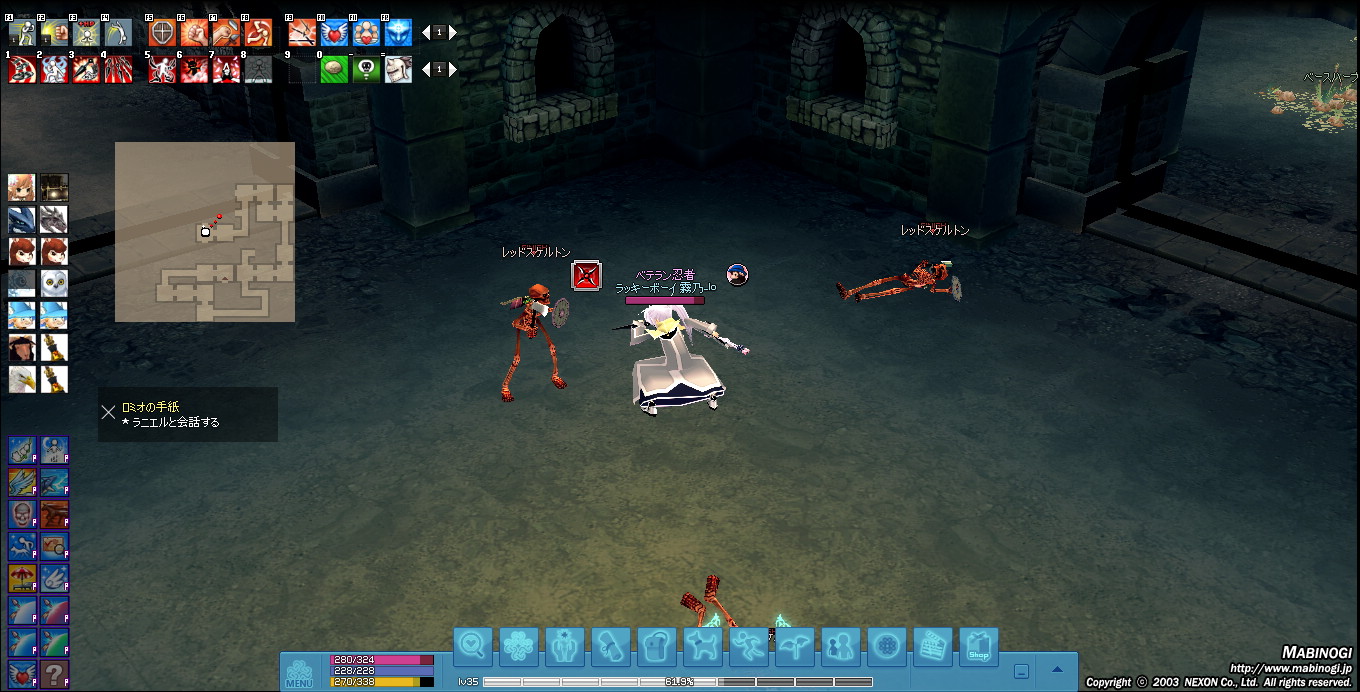Image resolution: width=1360 pixels, height=692 pixels.
Task: Click the Shop button in the bottom bar
Action: [x=979, y=647]
